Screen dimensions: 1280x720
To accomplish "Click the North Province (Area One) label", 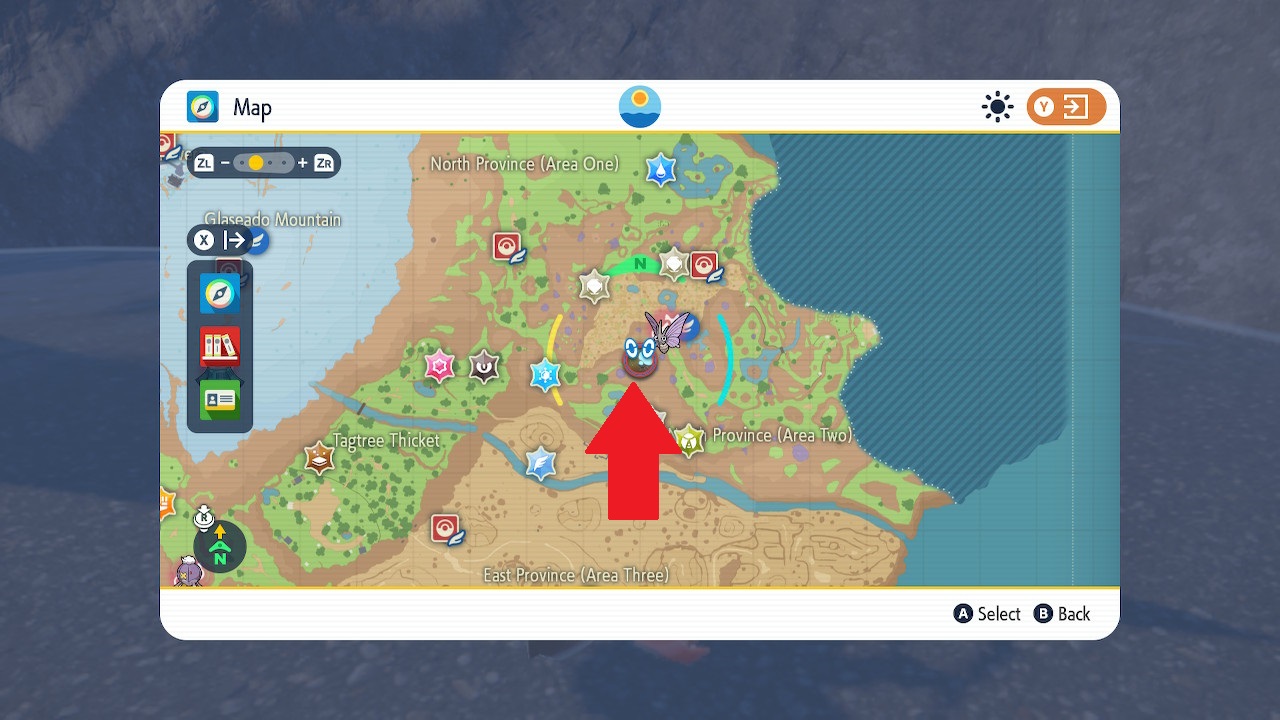I will (522, 164).
